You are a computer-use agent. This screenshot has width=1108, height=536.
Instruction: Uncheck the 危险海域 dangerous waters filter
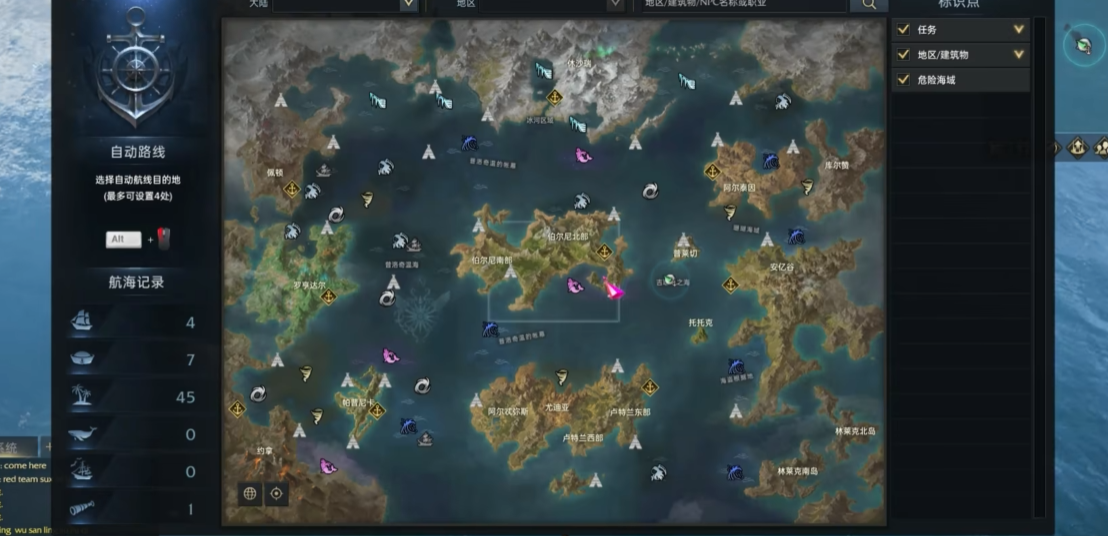904,80
